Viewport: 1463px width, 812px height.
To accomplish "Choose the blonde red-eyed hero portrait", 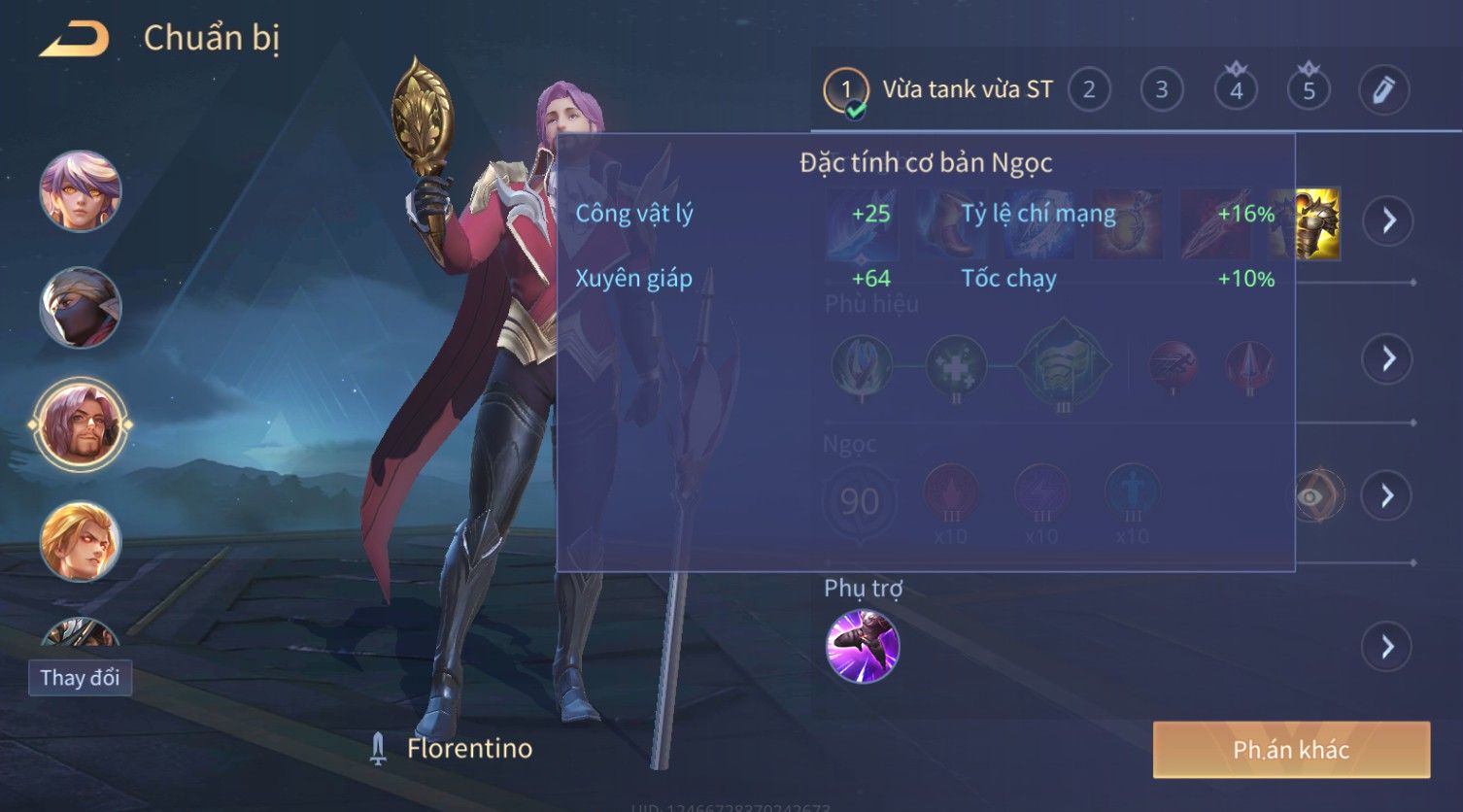I will click(80, 541).
